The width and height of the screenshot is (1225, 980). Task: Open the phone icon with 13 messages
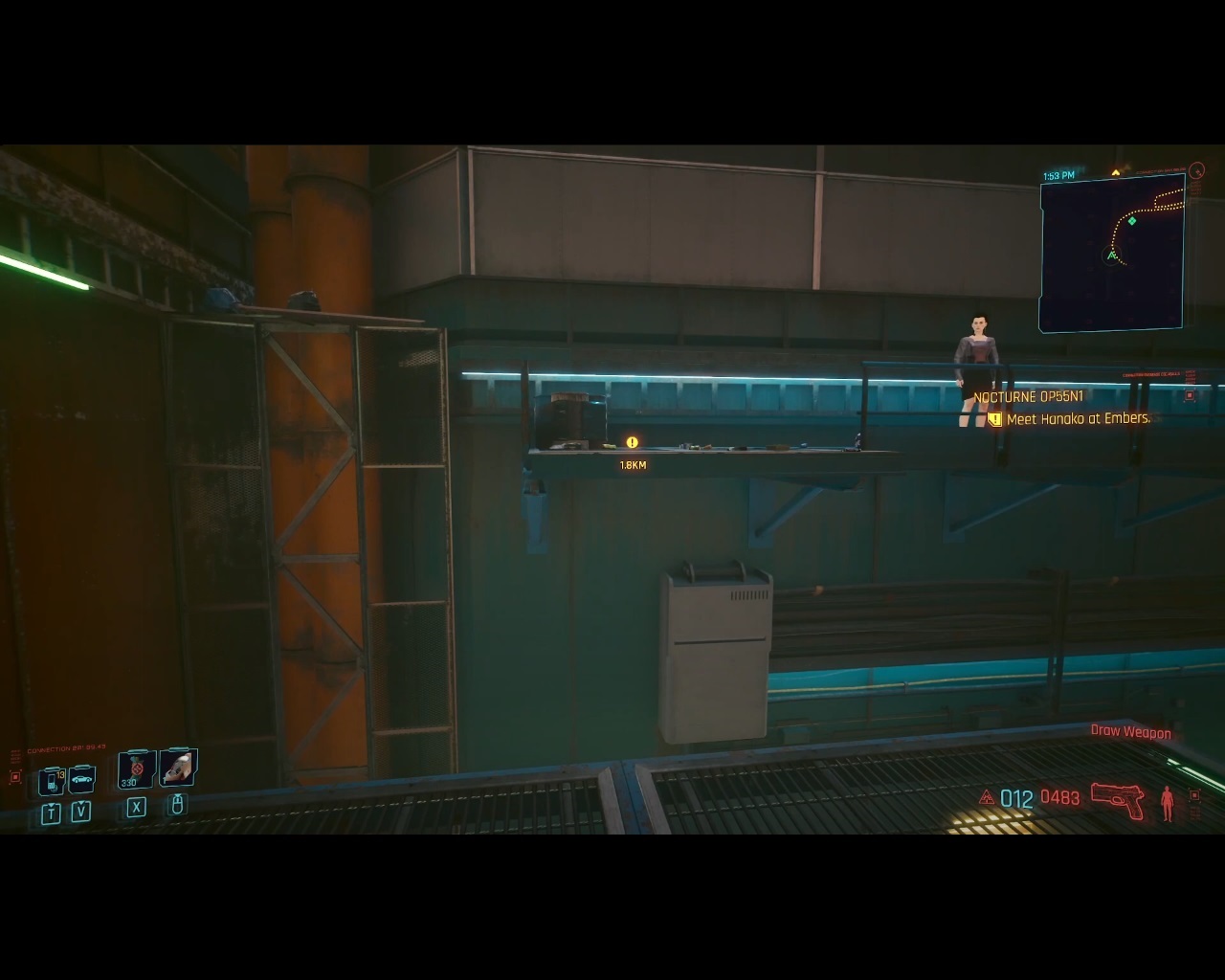tap(52, 781)
